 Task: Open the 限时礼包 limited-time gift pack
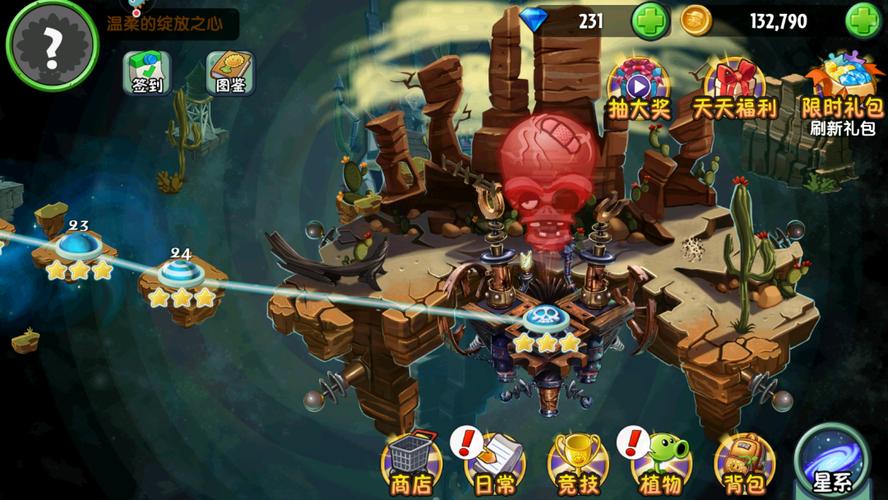[842, 87]
